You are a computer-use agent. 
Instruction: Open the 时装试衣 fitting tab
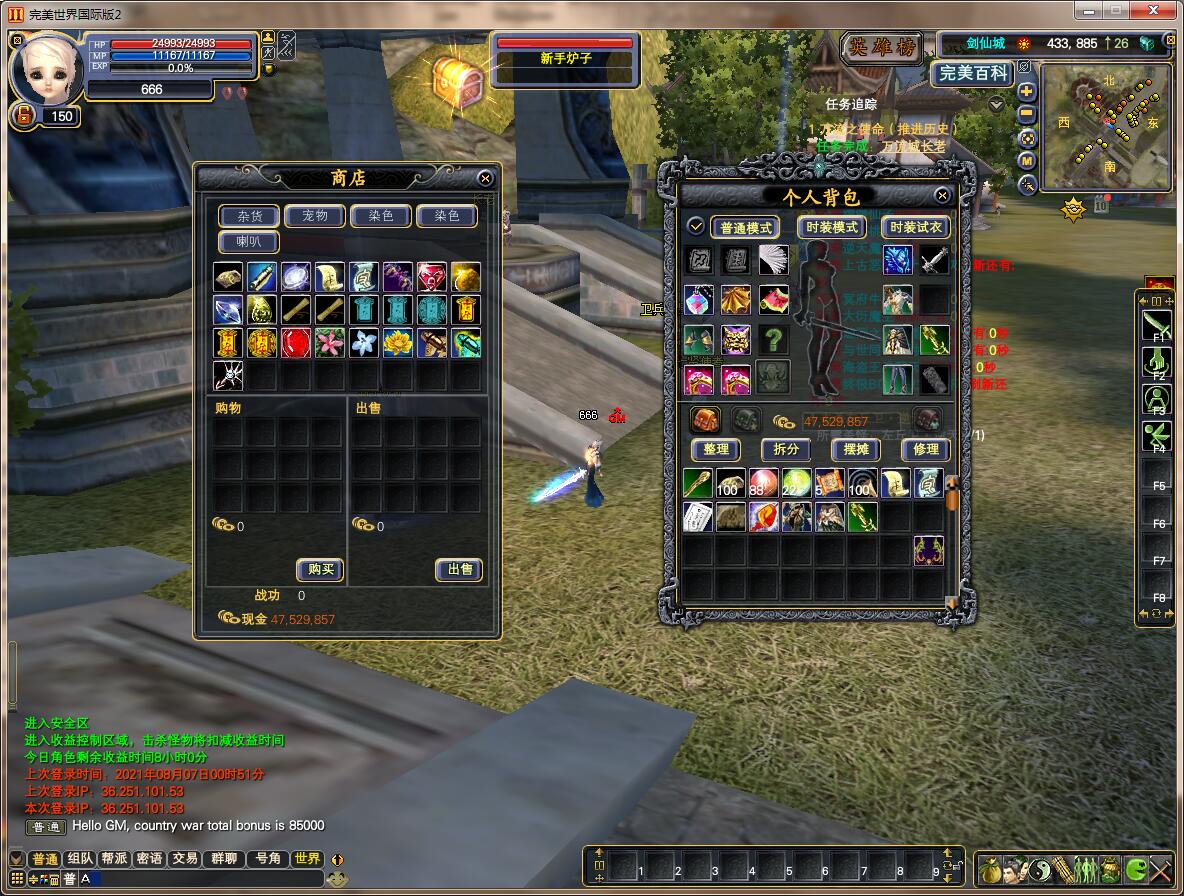(x=916, y=228)
